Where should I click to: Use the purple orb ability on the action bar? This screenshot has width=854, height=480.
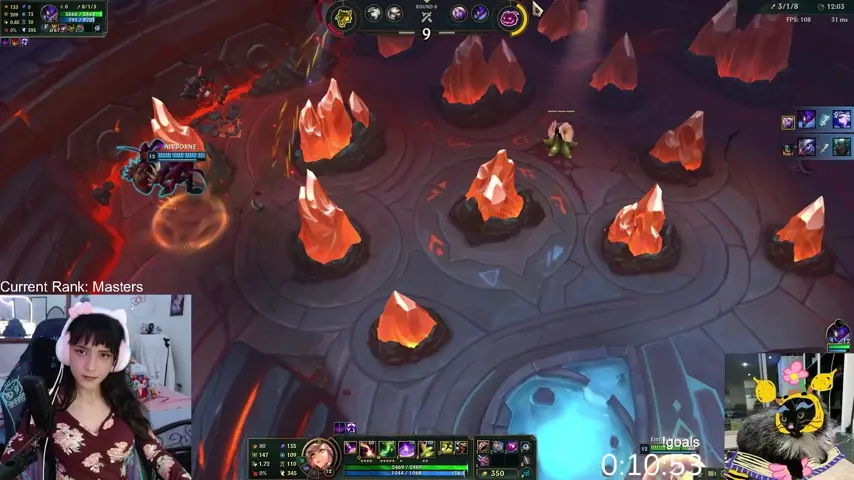point(407,448)
